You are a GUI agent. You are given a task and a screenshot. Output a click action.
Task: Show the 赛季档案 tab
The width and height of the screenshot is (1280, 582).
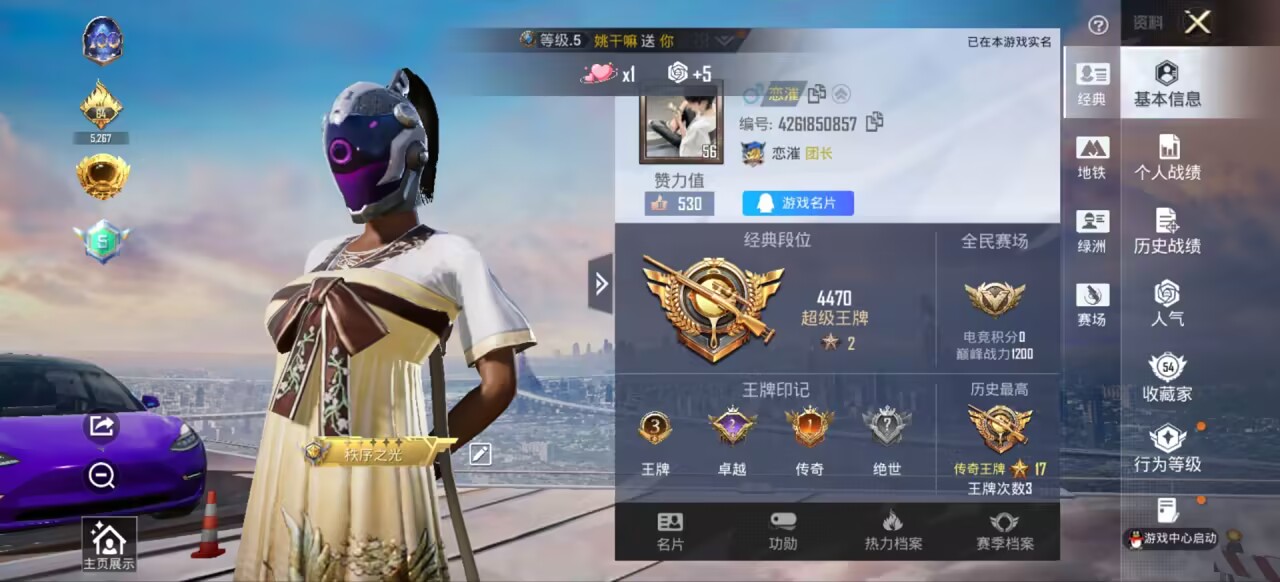coord(1004,532)
